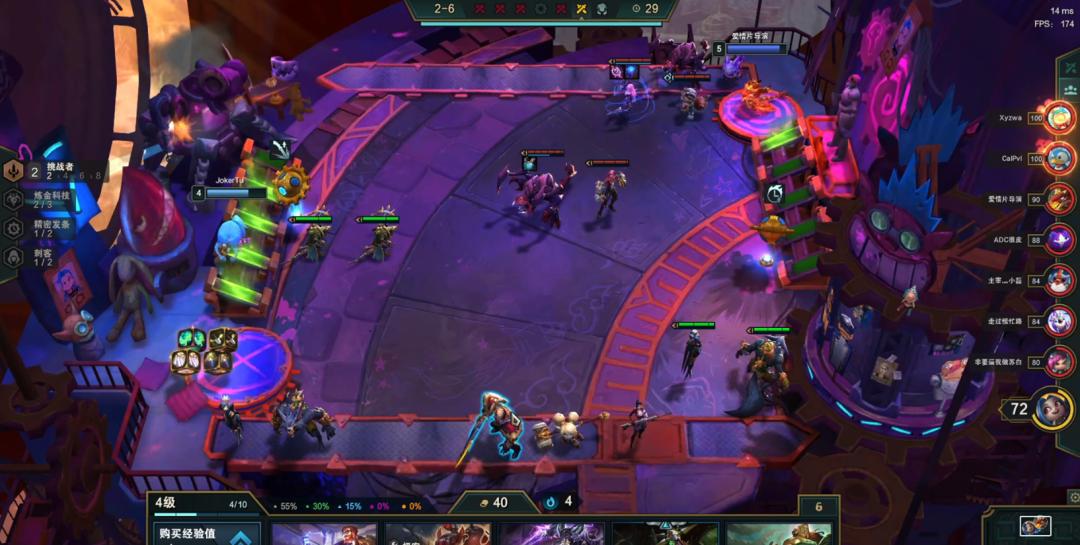
Task: Click the crossed swords current round marker
Action: pyautogui.click(x=581, y=9)
